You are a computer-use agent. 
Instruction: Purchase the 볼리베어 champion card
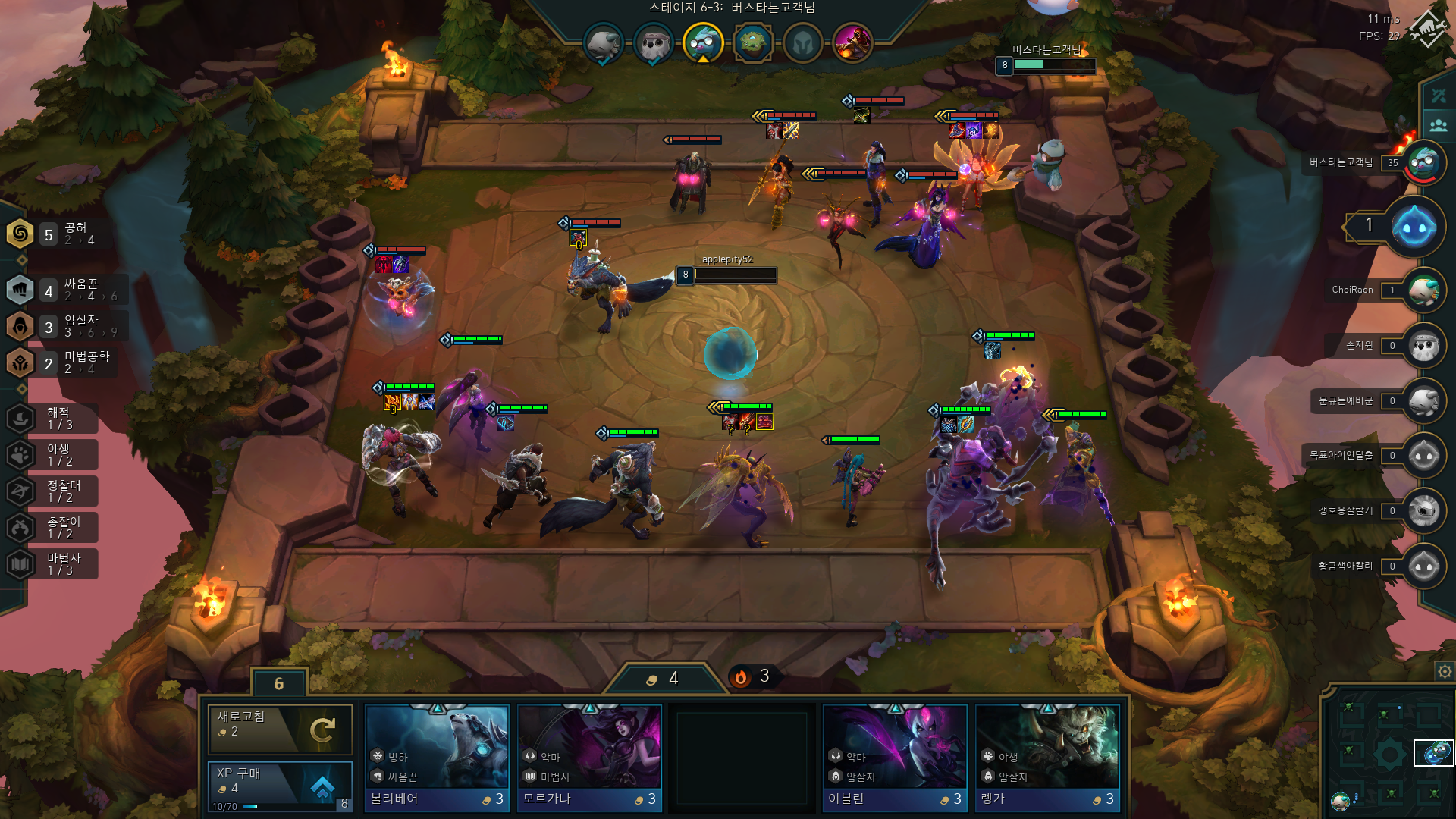click(437, 758)
